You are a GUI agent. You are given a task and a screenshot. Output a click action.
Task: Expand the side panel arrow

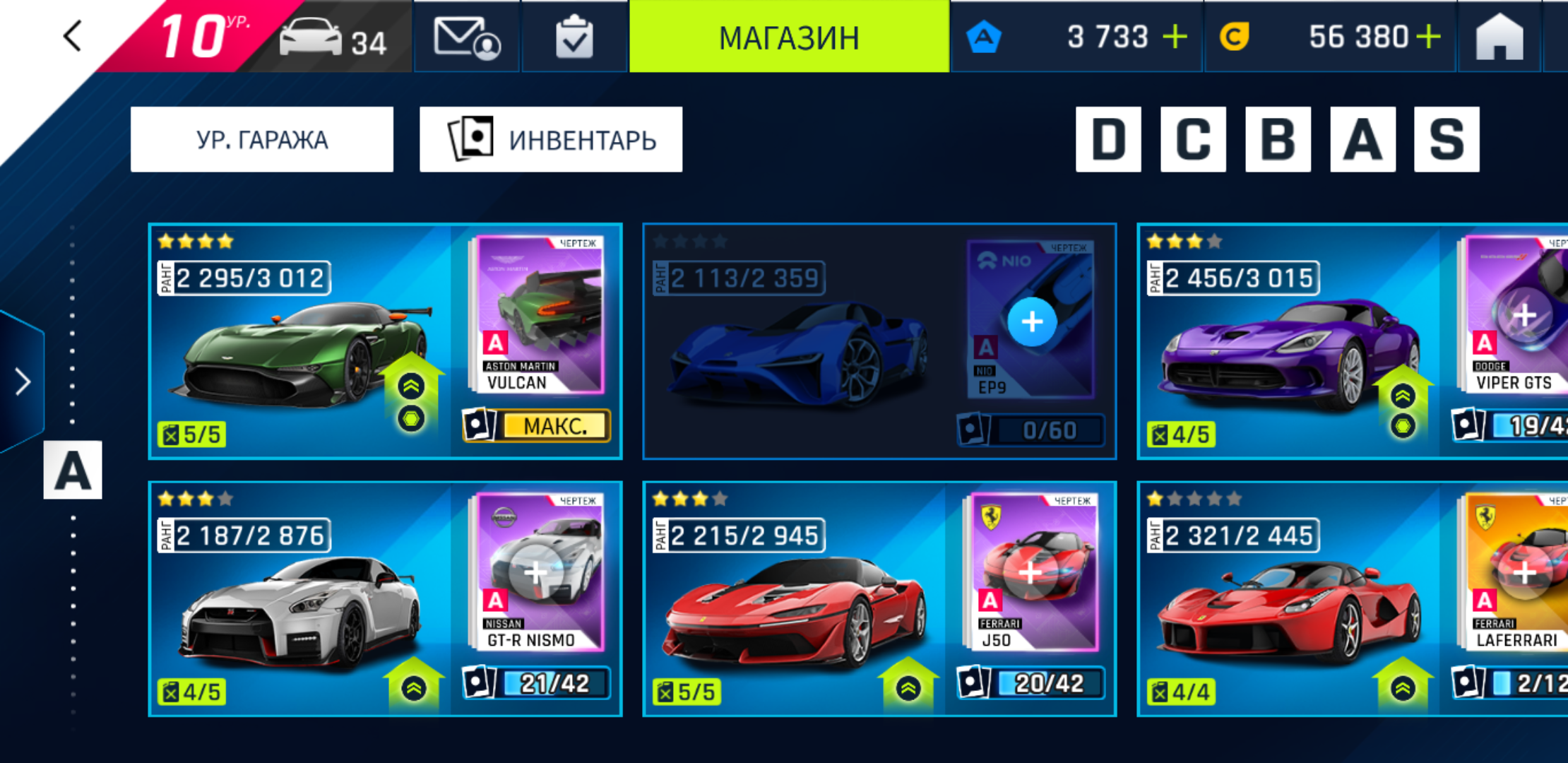(23, 382)
